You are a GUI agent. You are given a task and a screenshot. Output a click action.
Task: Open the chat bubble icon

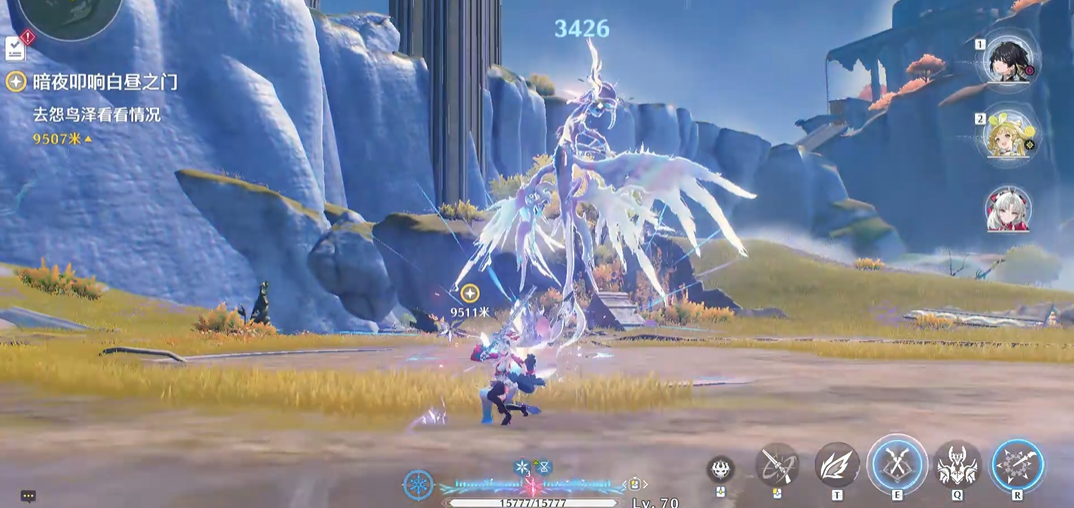point(28,496)
